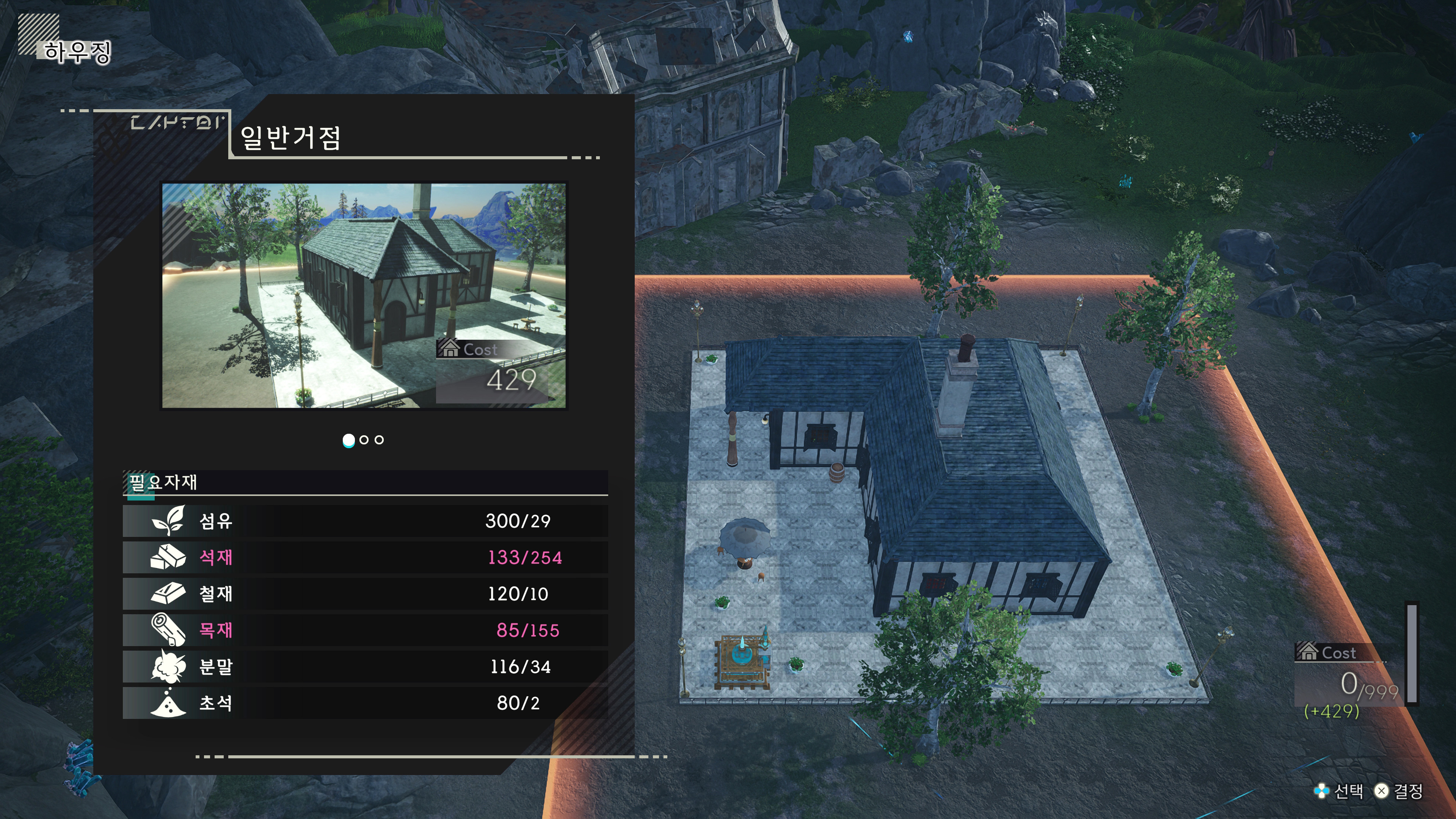Image resolution: width=1456 pixels, height=819 pixels.
Task: Switch to the last page indicator dot
Action: pos(379,440)
